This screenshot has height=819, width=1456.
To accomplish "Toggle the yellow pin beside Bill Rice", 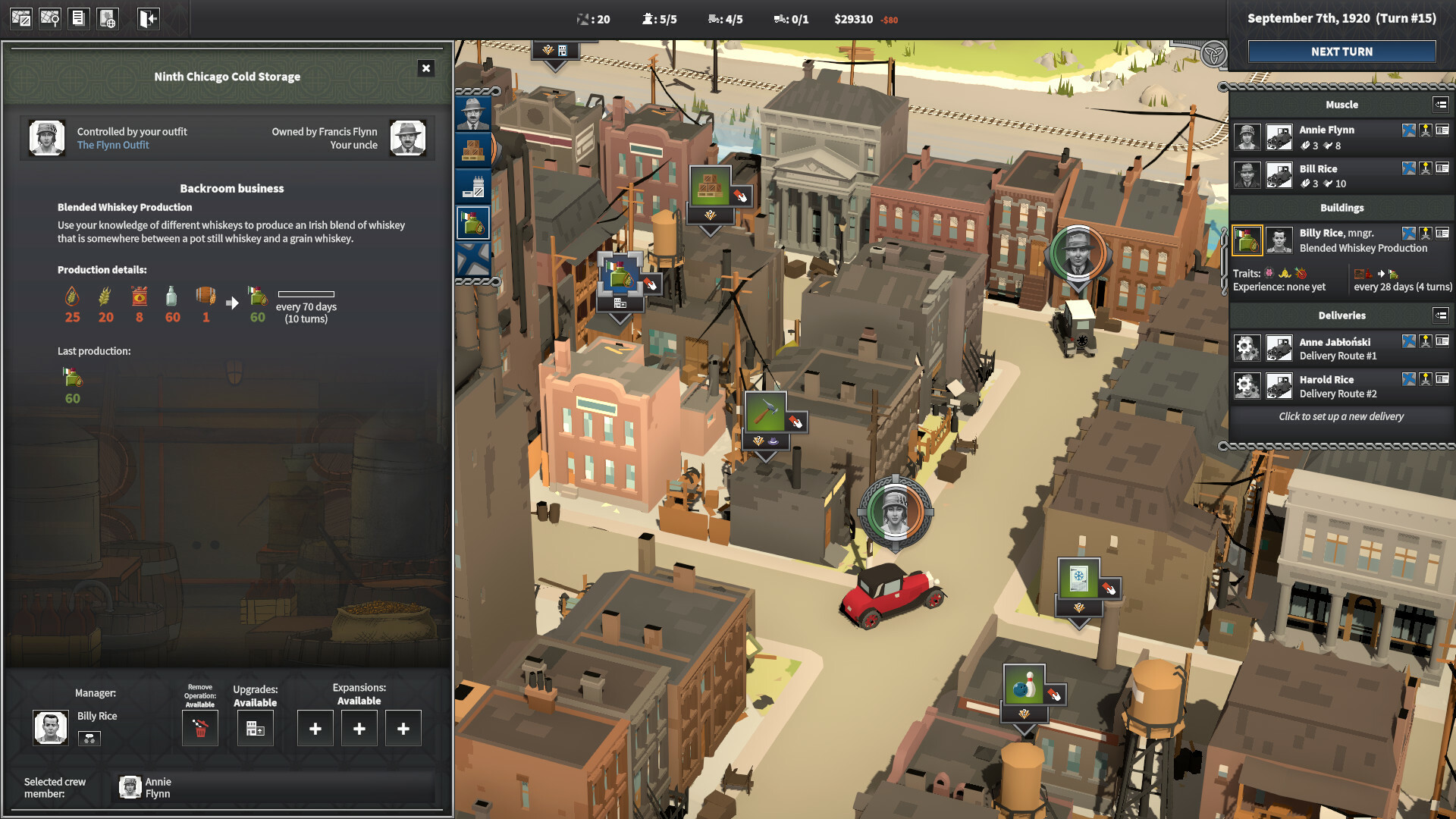I will [1426, 168].
